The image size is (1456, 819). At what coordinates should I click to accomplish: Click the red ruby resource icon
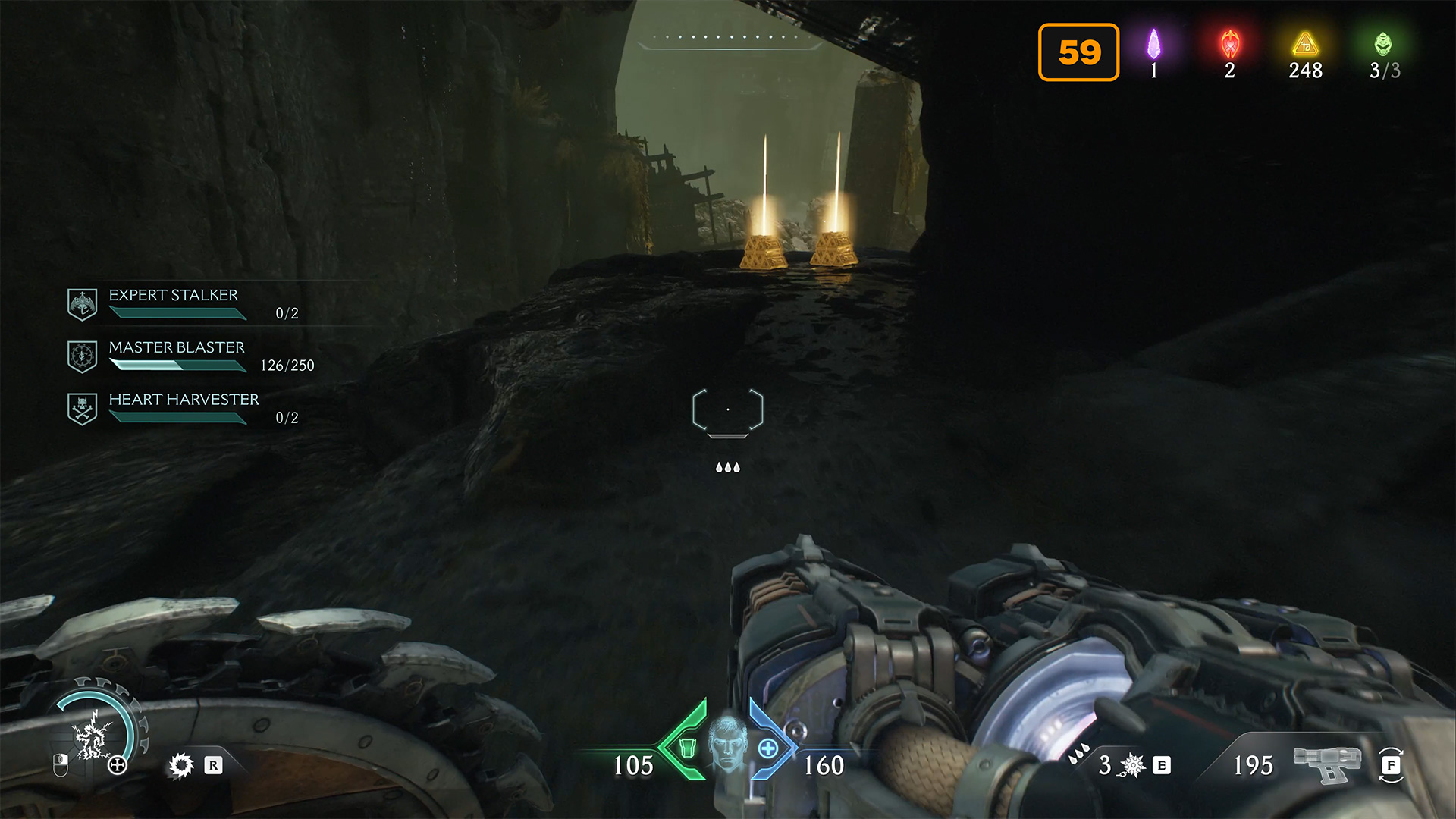point(1229,45)
